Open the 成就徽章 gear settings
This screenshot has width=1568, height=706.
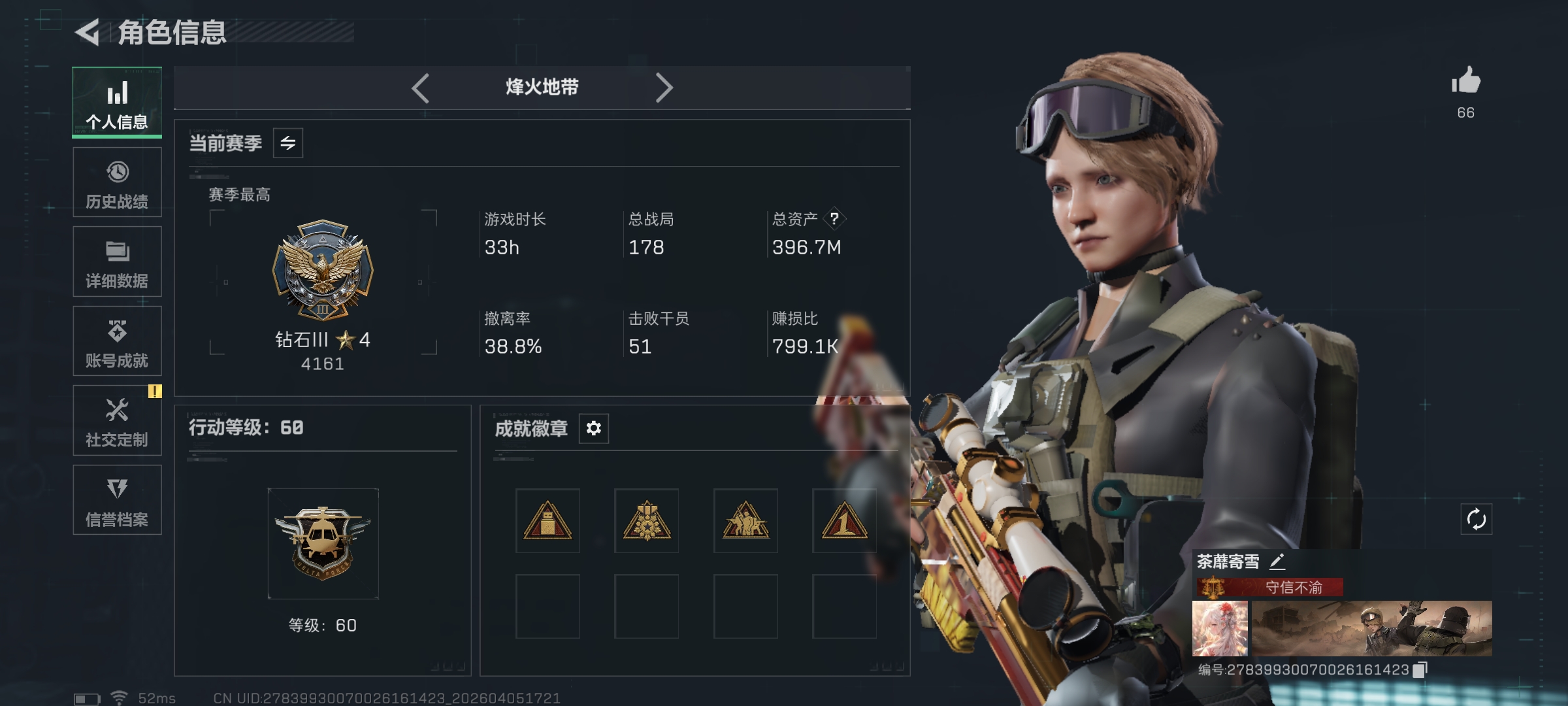(x=593, y=428)
